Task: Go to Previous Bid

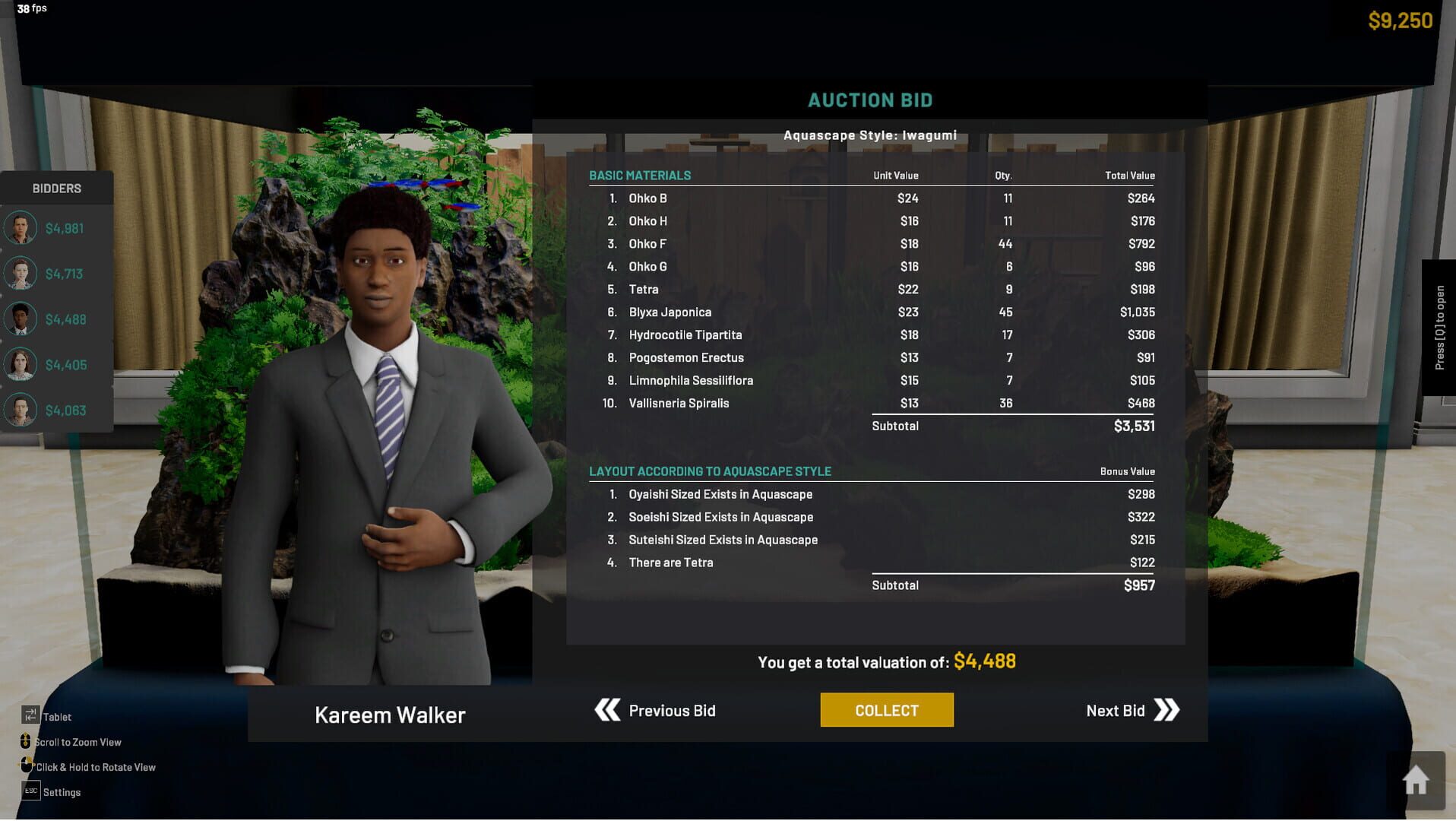Action: pyautogui.click(x=672, y=710)
